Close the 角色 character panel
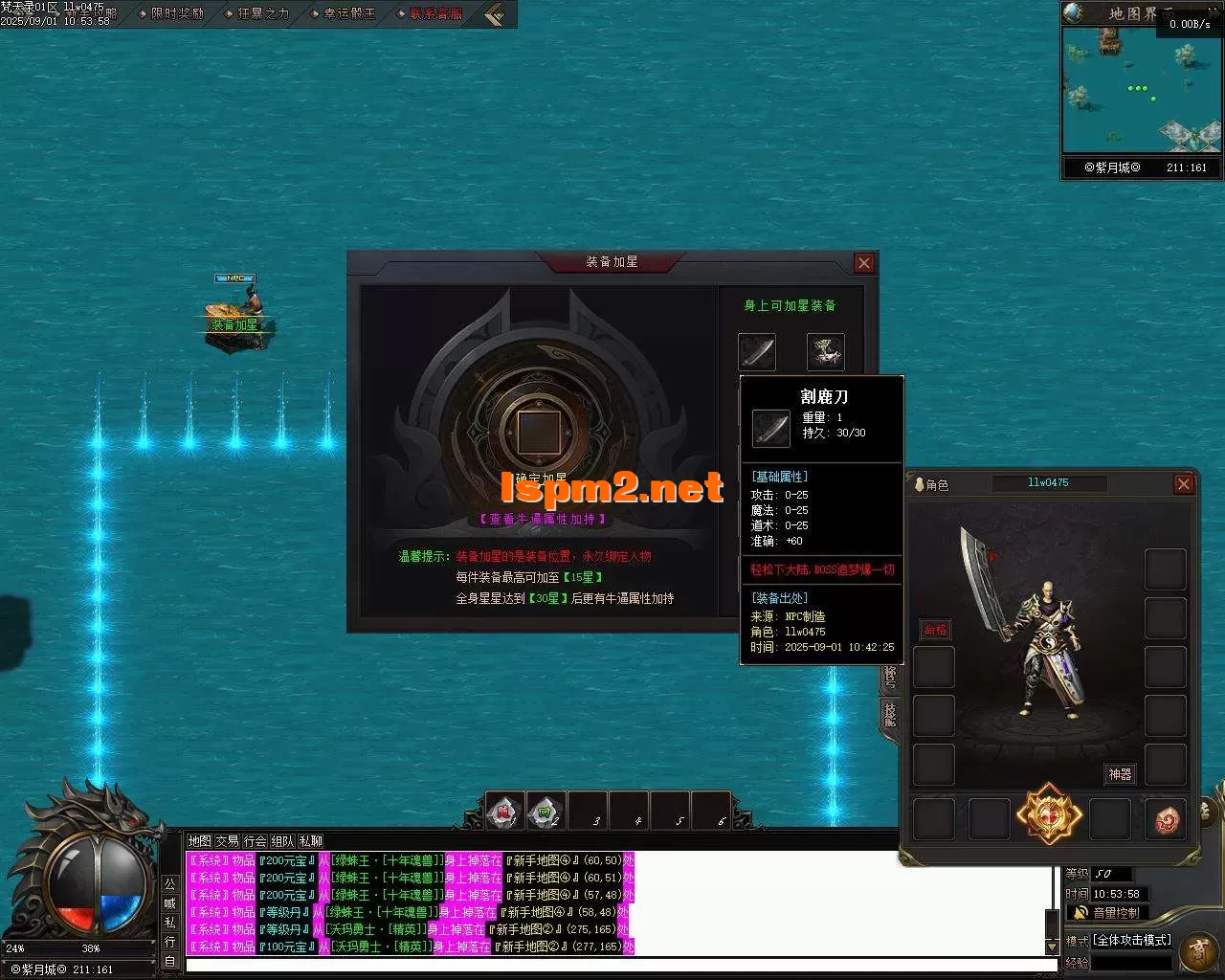 [x=1184, y=484]
